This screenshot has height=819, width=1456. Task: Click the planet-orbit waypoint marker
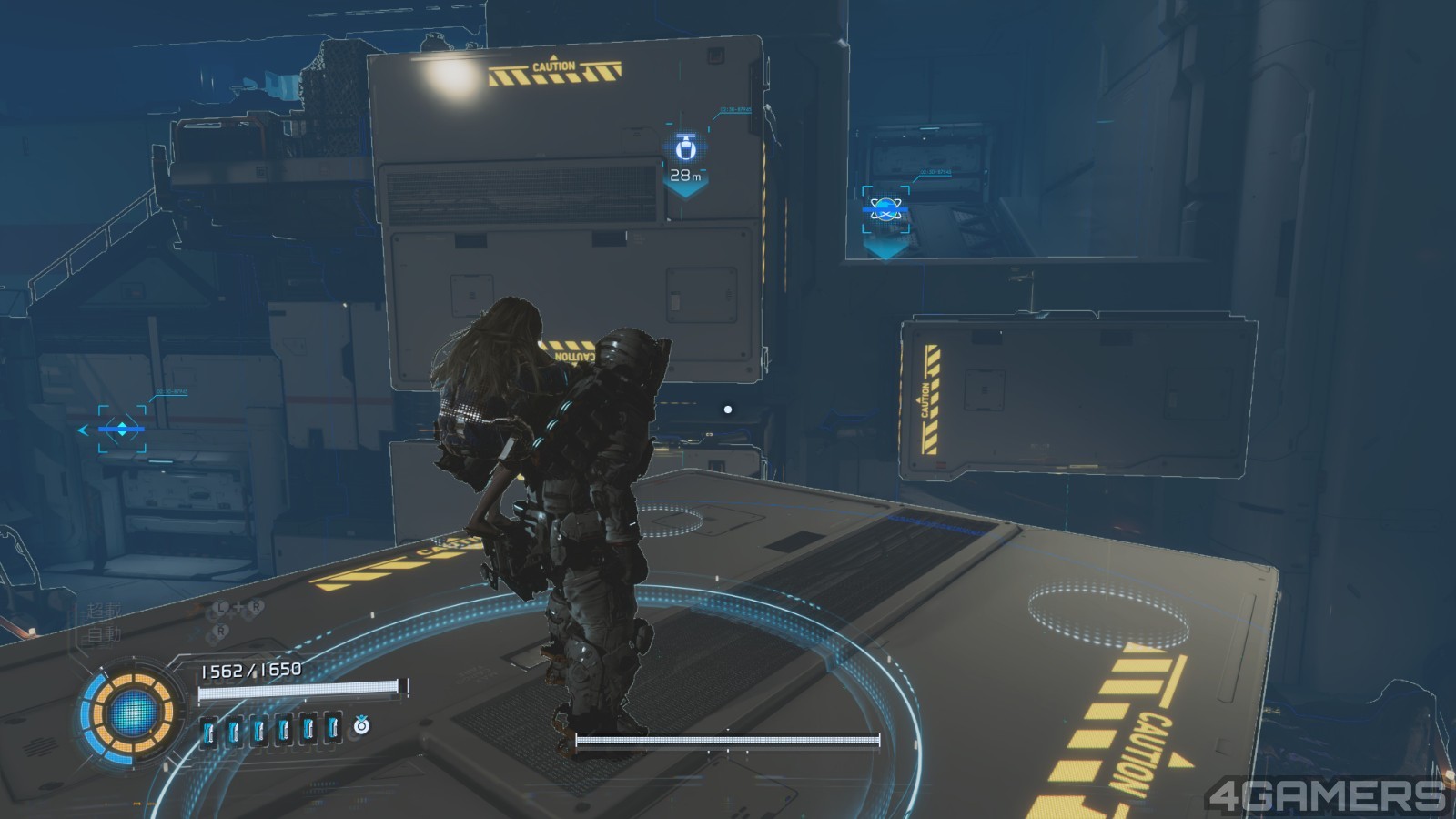pyautogui.click(x=885, y=210)
